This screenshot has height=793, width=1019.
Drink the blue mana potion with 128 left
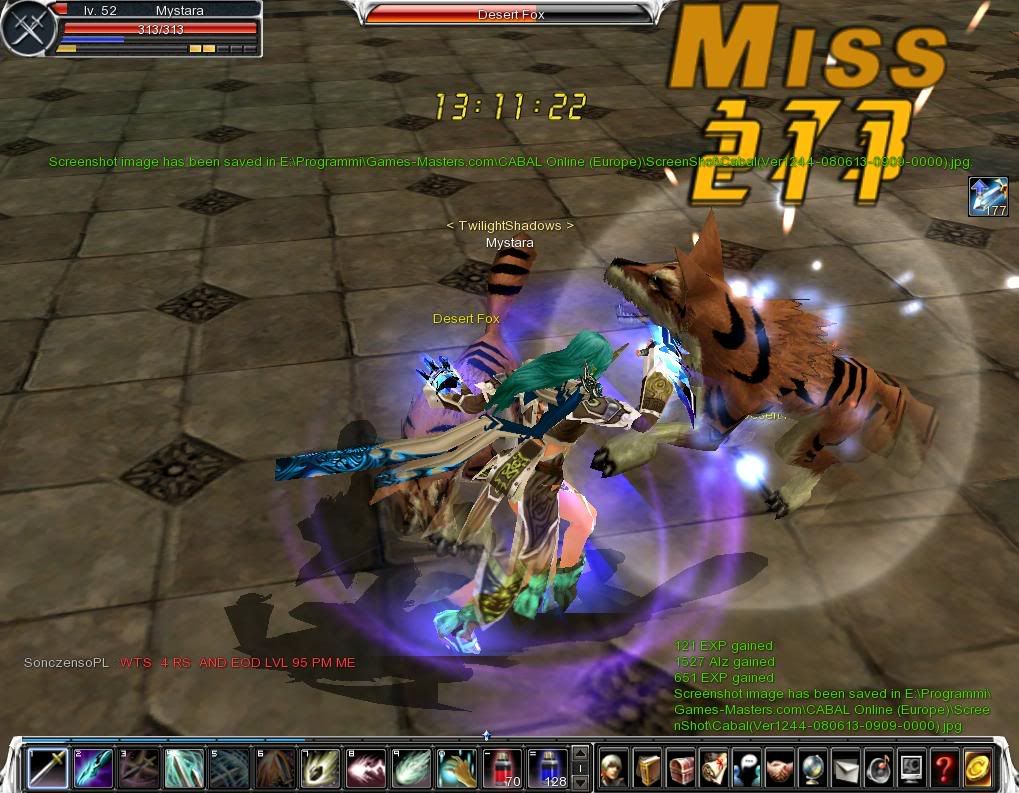pyautogui.click(x=546, y=767)
